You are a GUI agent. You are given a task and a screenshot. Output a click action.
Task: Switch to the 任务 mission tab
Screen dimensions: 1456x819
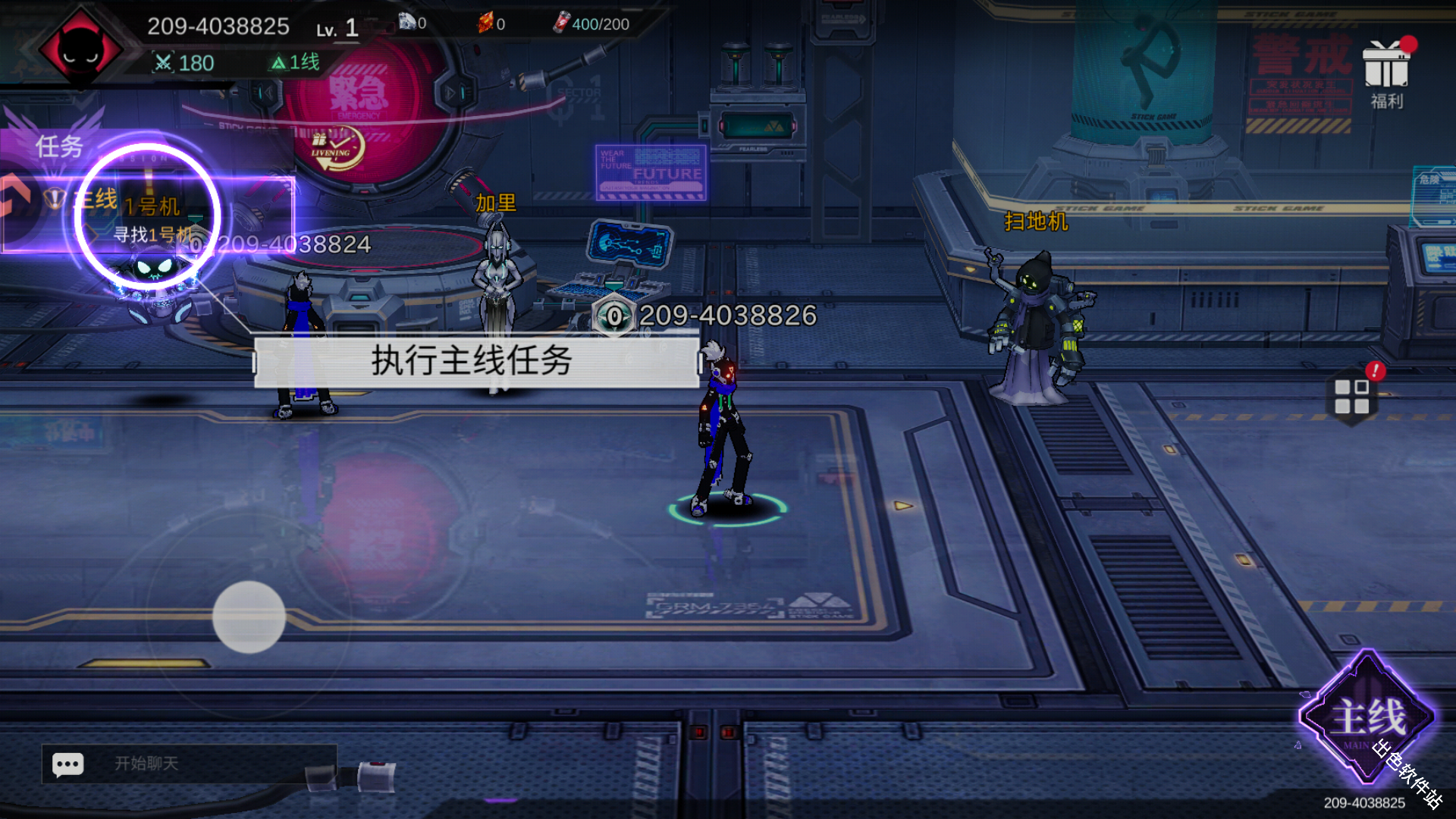tap(59, 146)
